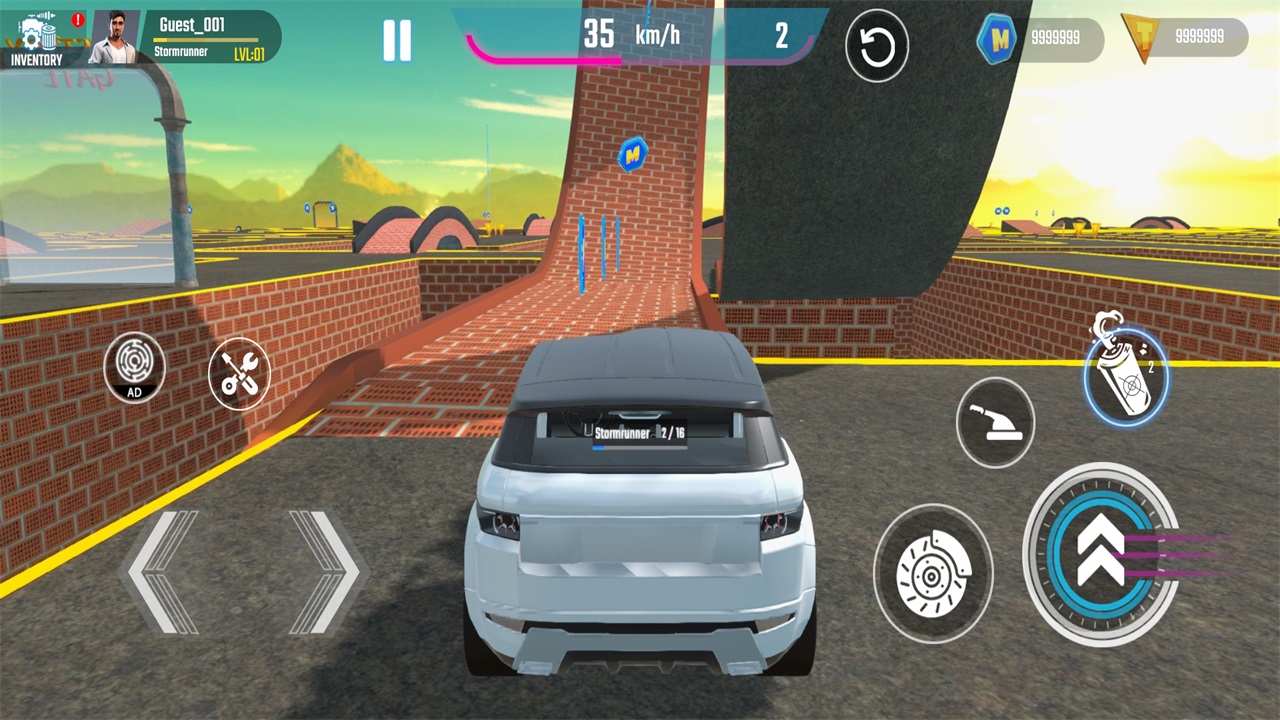This screenshot has width=1280, height=720.
Task: Open the Inventory
Action: pos(35,35)
